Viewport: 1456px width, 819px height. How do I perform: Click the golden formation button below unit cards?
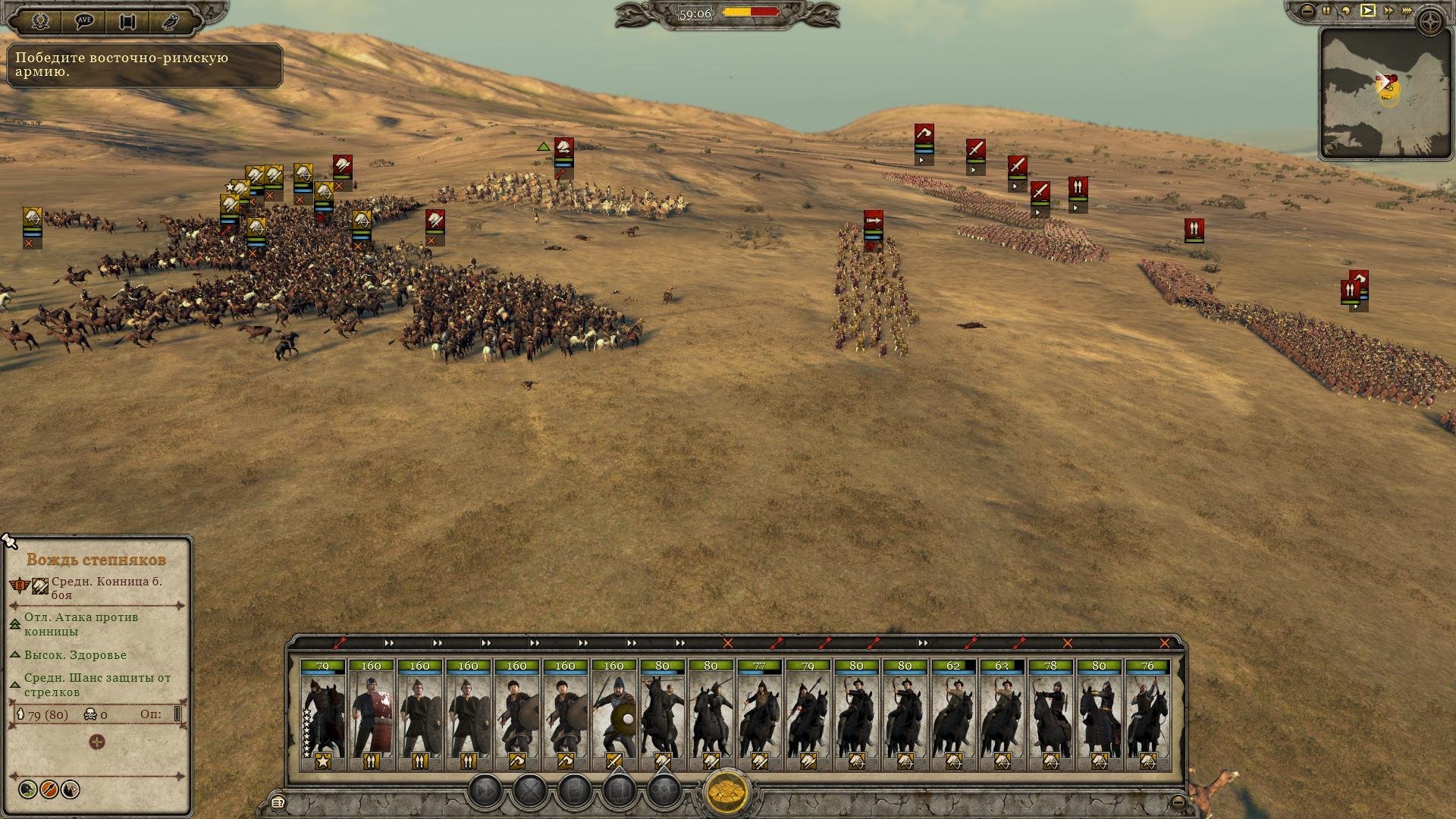click(x=727, y=792)
